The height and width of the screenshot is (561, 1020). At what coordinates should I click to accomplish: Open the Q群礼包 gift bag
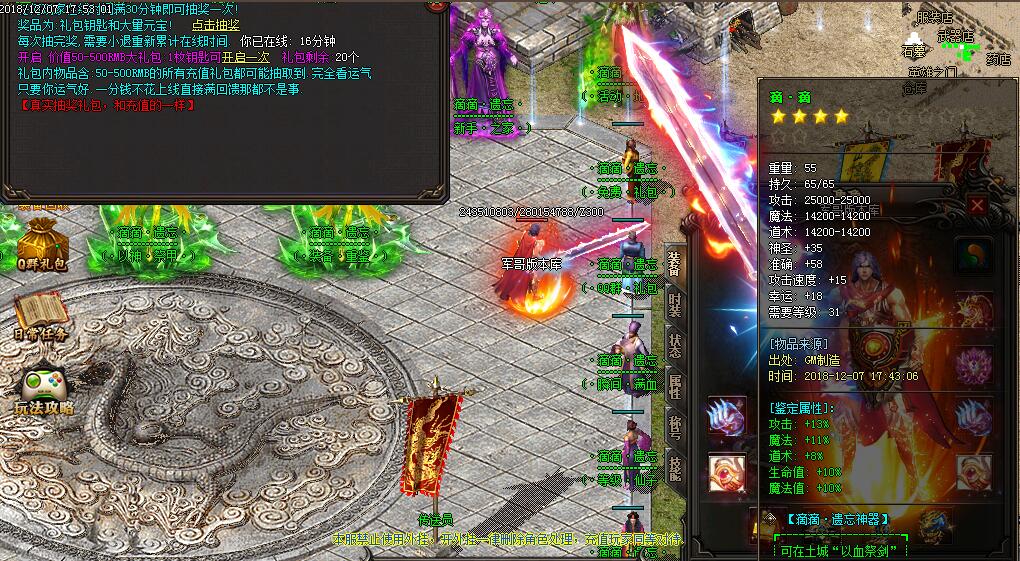click(x=40, y=247)
